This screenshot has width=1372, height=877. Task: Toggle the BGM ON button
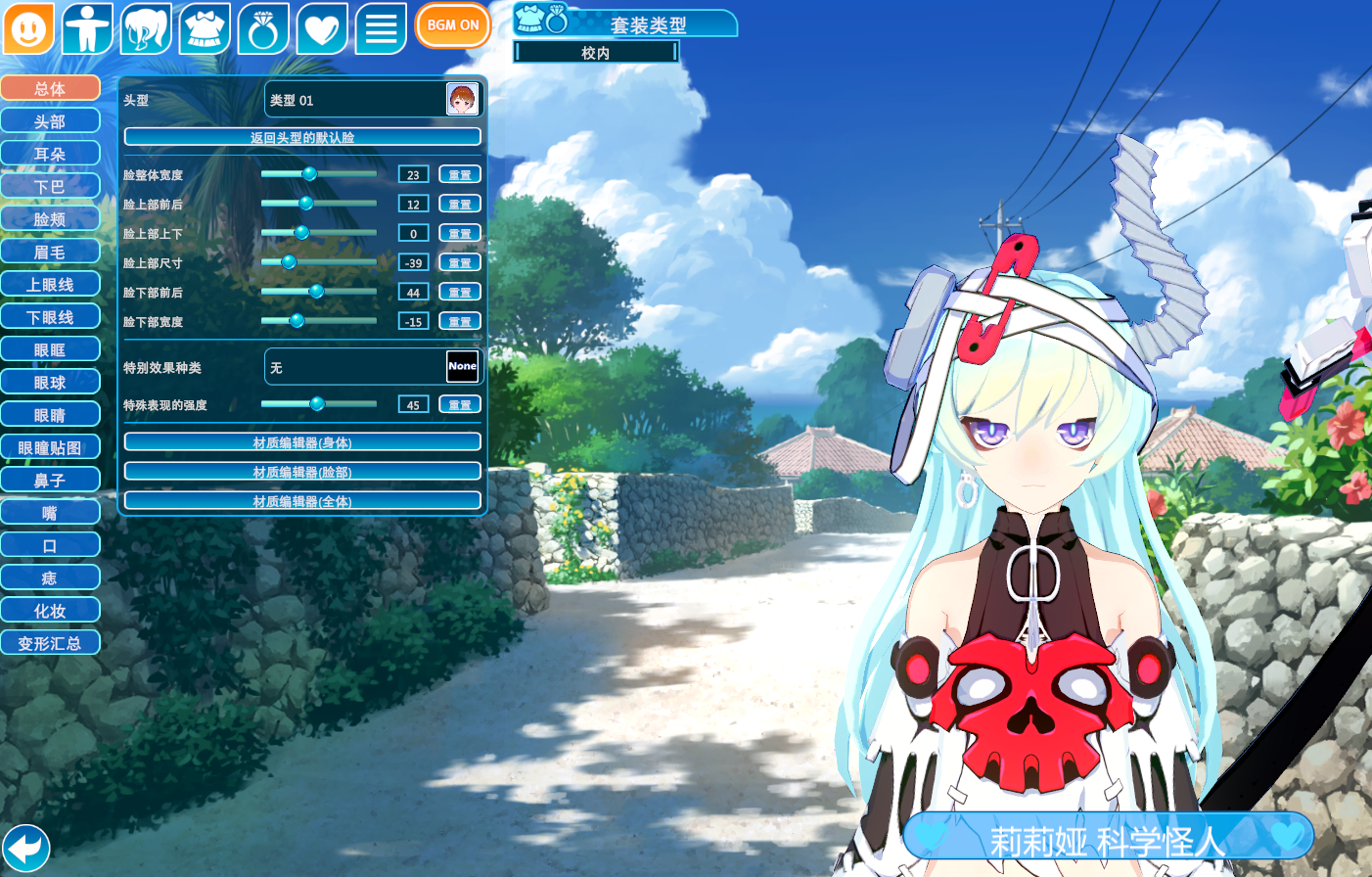click(452, 25)
